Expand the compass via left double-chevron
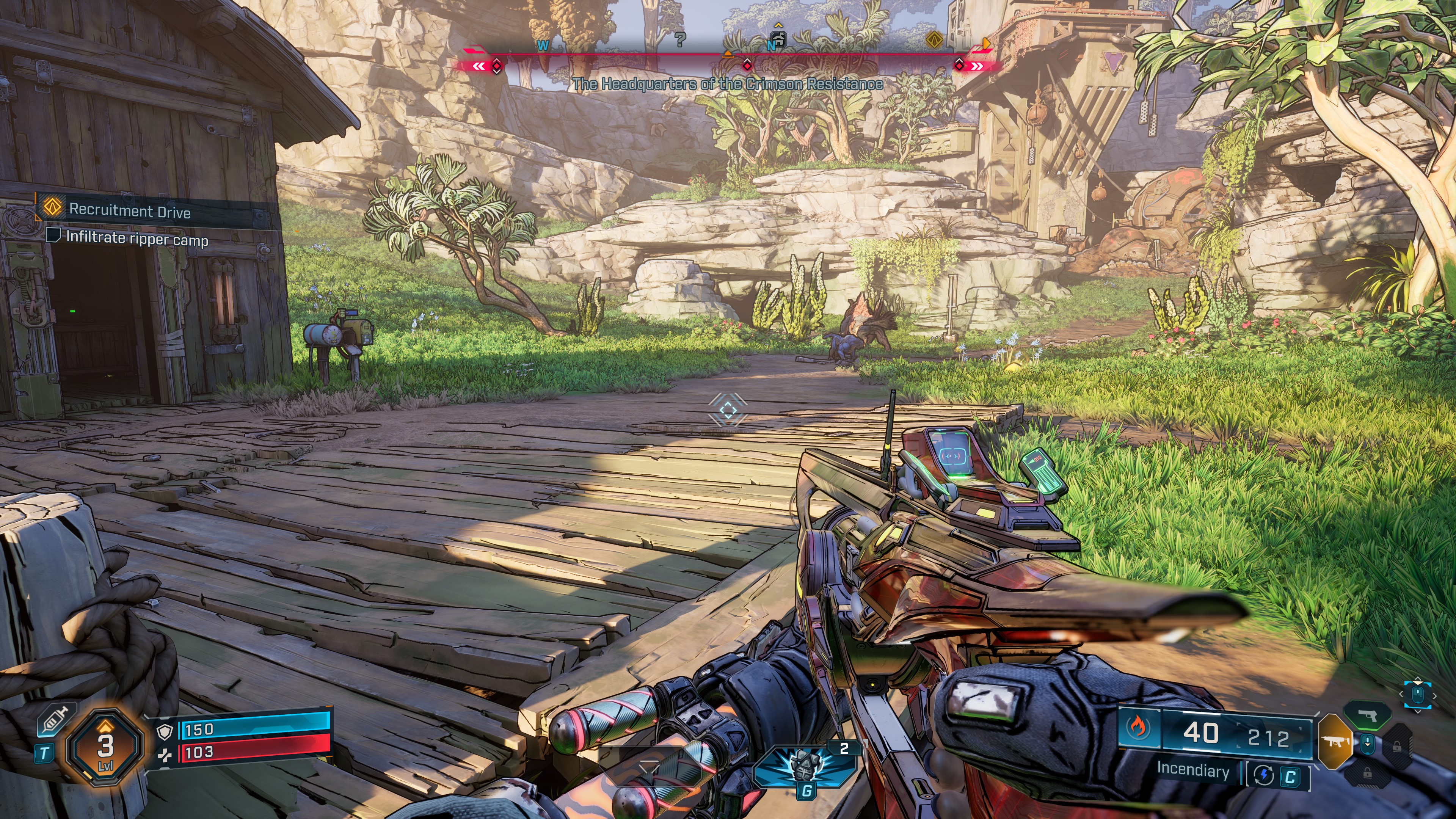 coord(479,66)
